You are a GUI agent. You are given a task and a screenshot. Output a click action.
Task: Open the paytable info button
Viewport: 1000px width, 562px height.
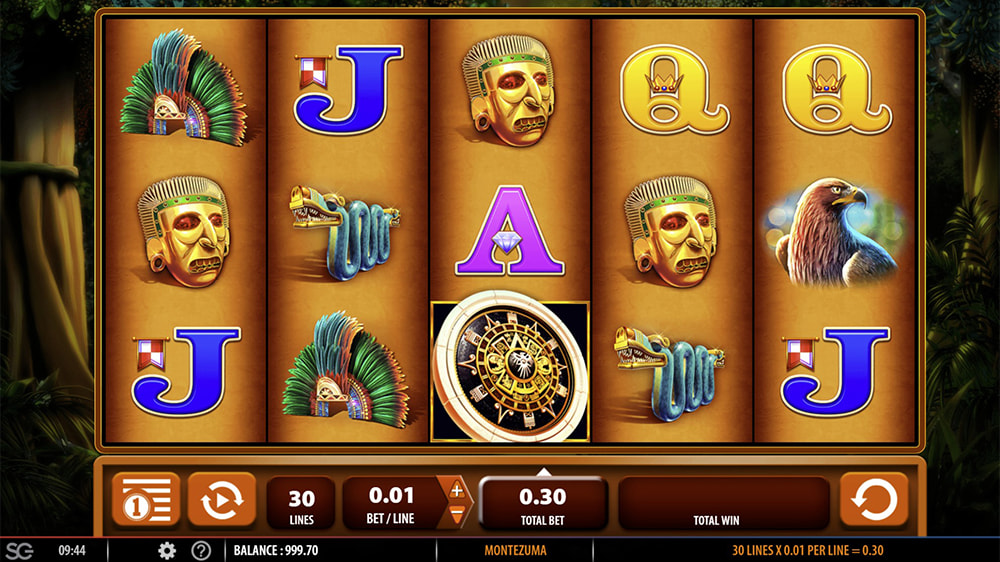(x=146, y=500)
